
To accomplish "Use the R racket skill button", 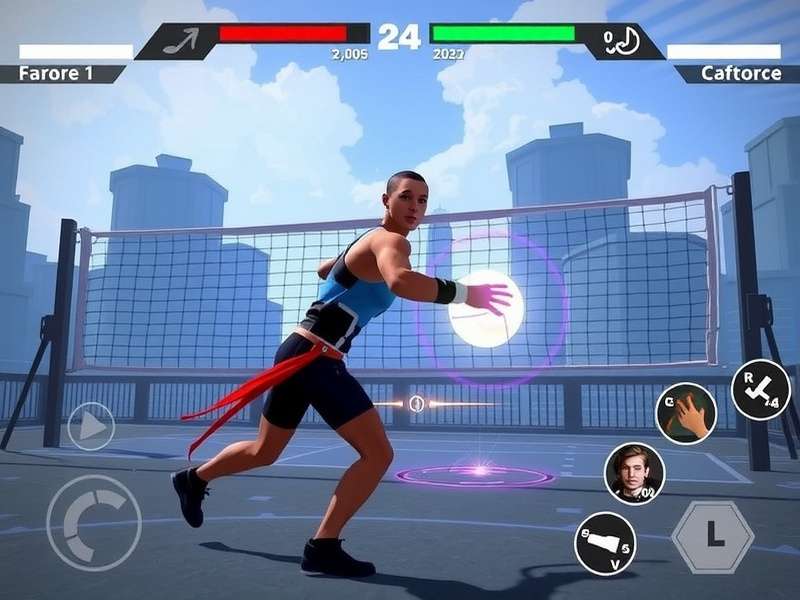I will pyautogui.click(x=760, y=389).
